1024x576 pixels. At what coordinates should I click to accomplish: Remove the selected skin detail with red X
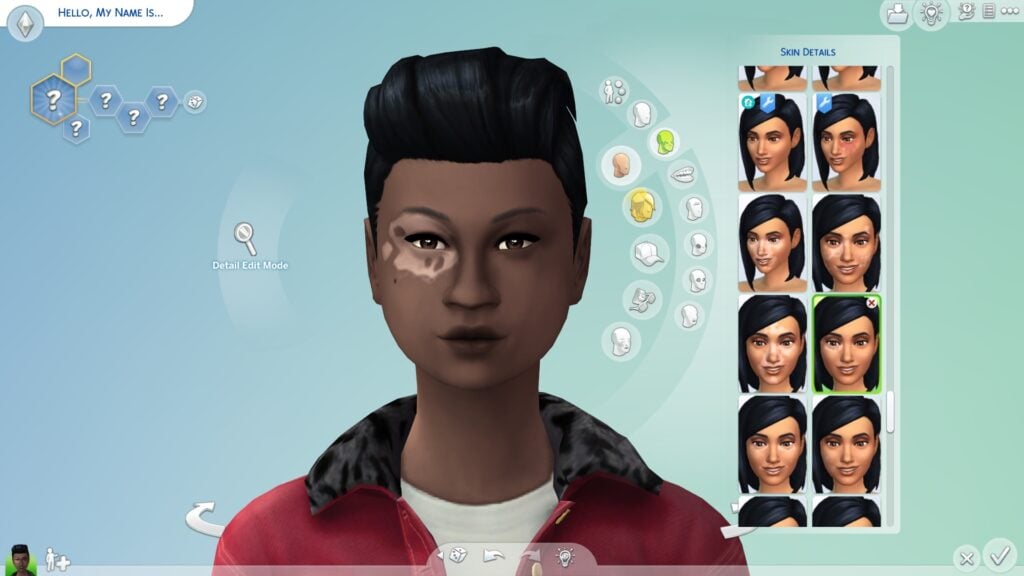click(x=871, y=302)
